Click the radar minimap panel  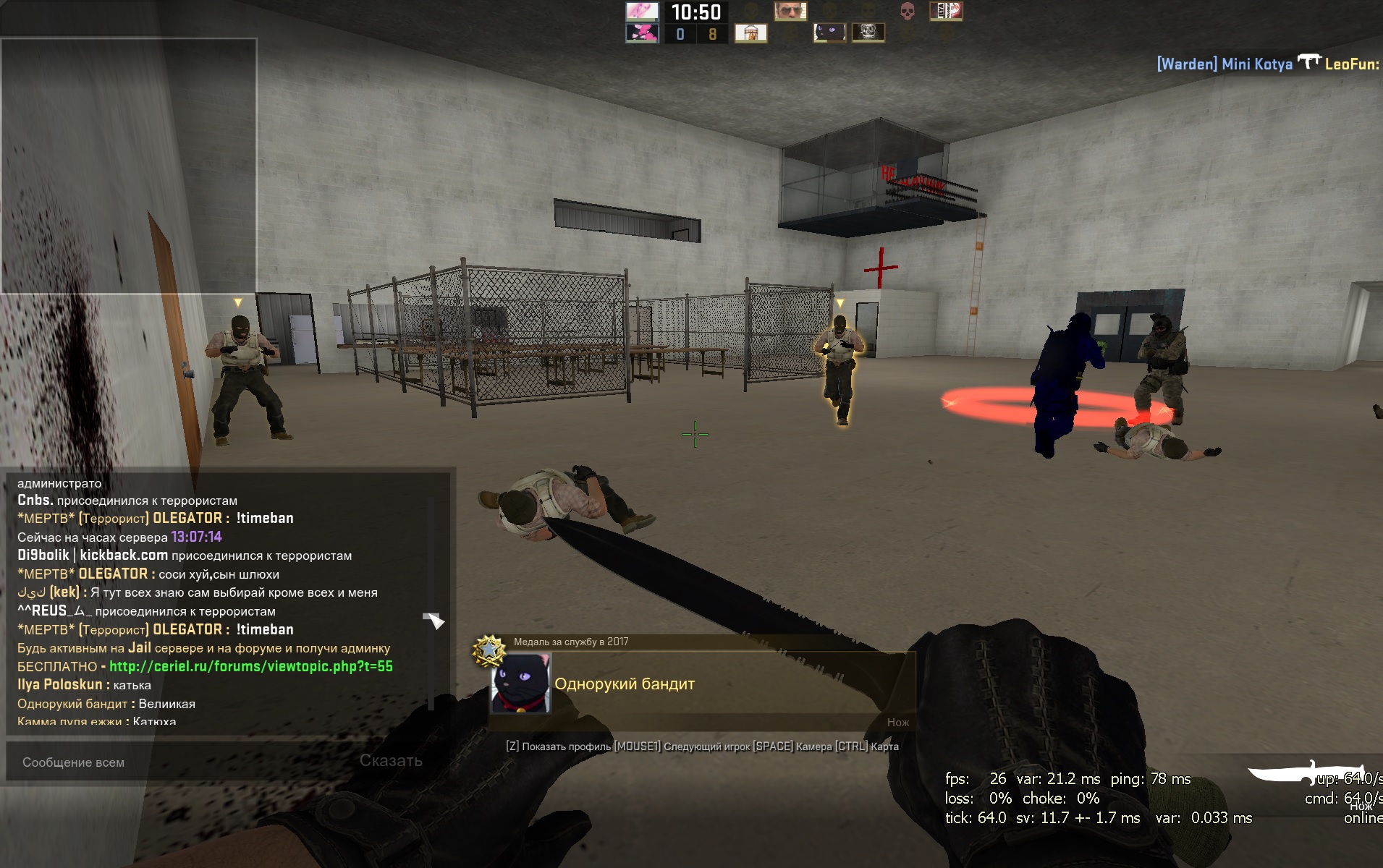tap(129, 166)
